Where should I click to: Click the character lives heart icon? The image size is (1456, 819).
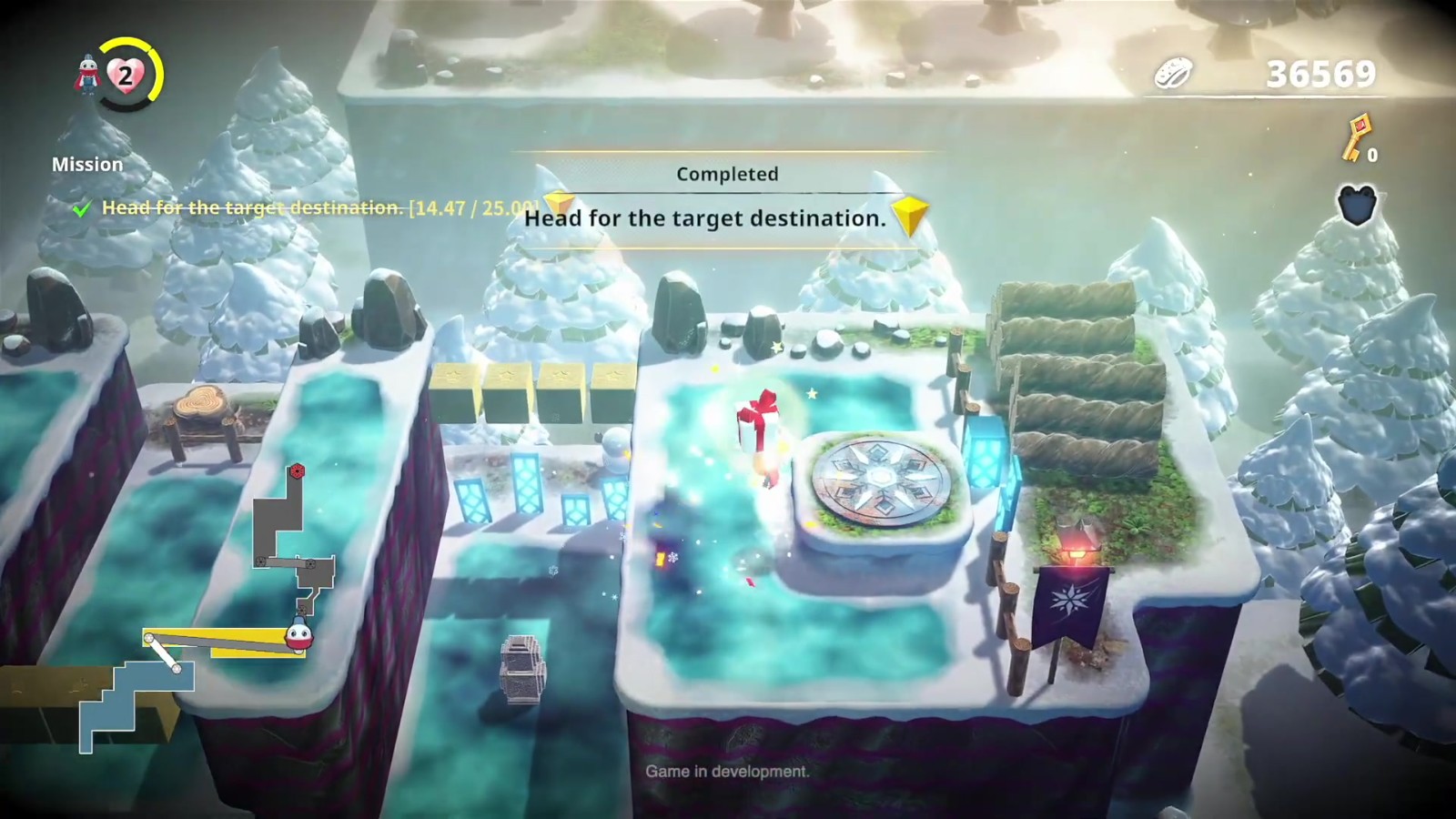[x=126, y=75]
